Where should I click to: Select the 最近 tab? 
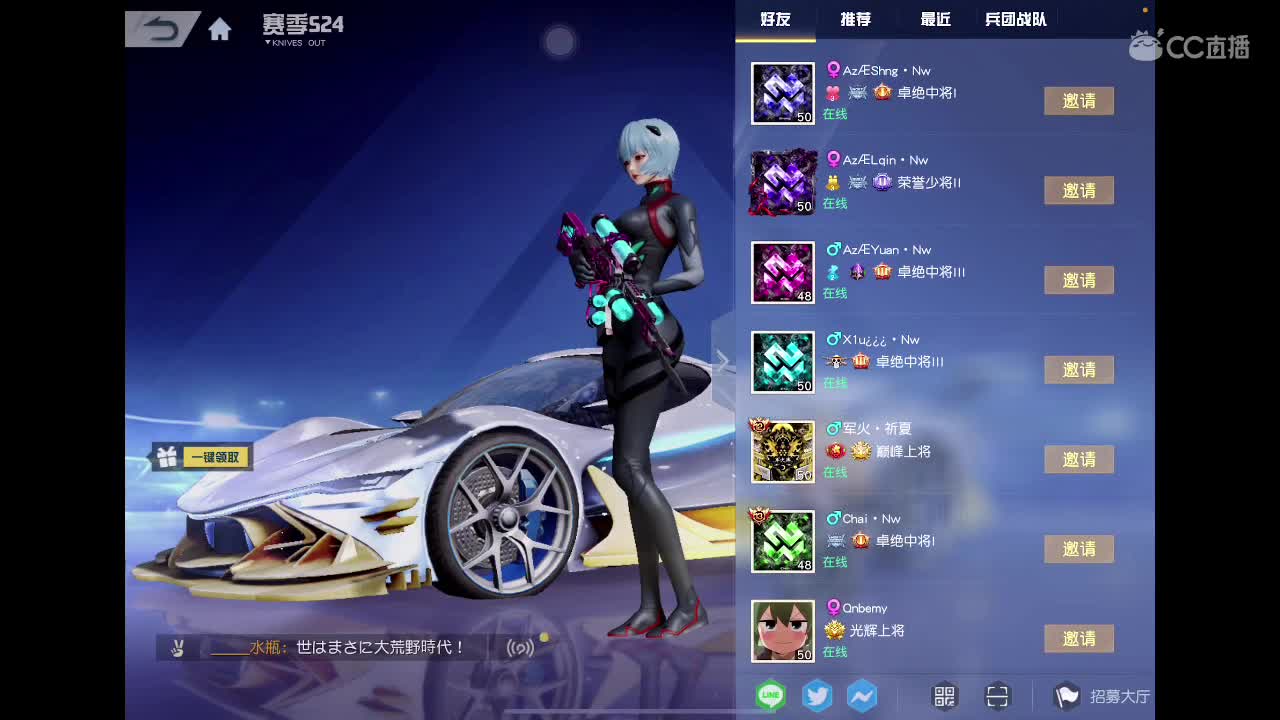click(x=933, y=19)
